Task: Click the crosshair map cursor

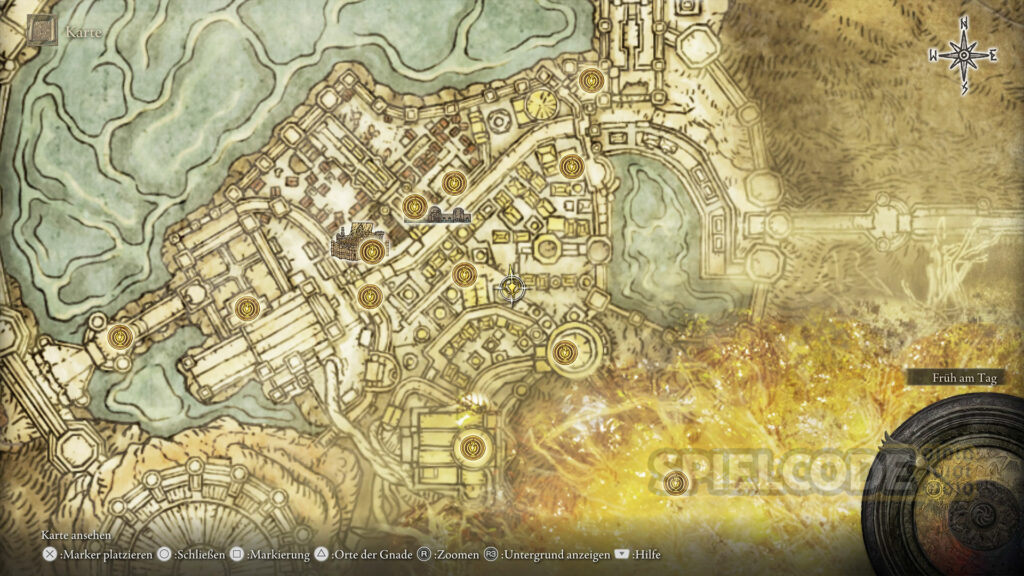Action: (512, 290)
